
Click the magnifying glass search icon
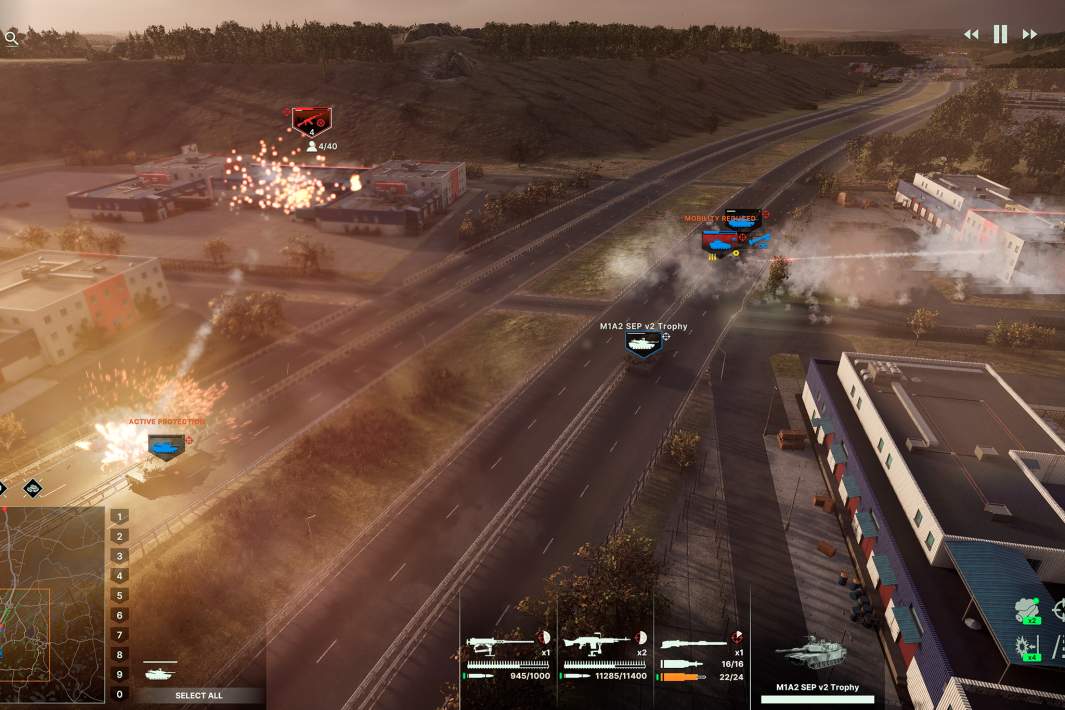pyautogui.click(x=11, y=38)
